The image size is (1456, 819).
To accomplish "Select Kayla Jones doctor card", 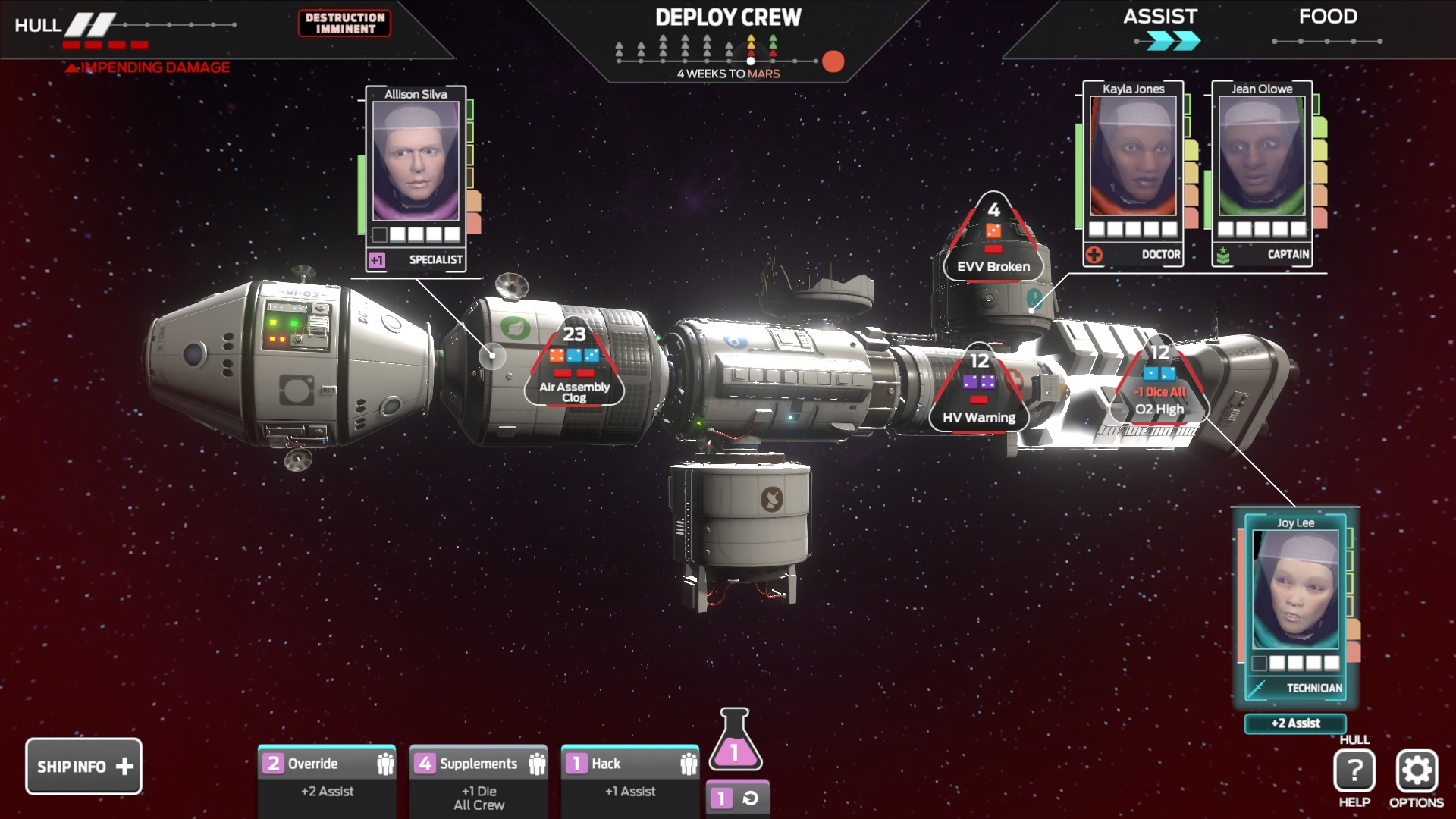I will click(1133, 173).
